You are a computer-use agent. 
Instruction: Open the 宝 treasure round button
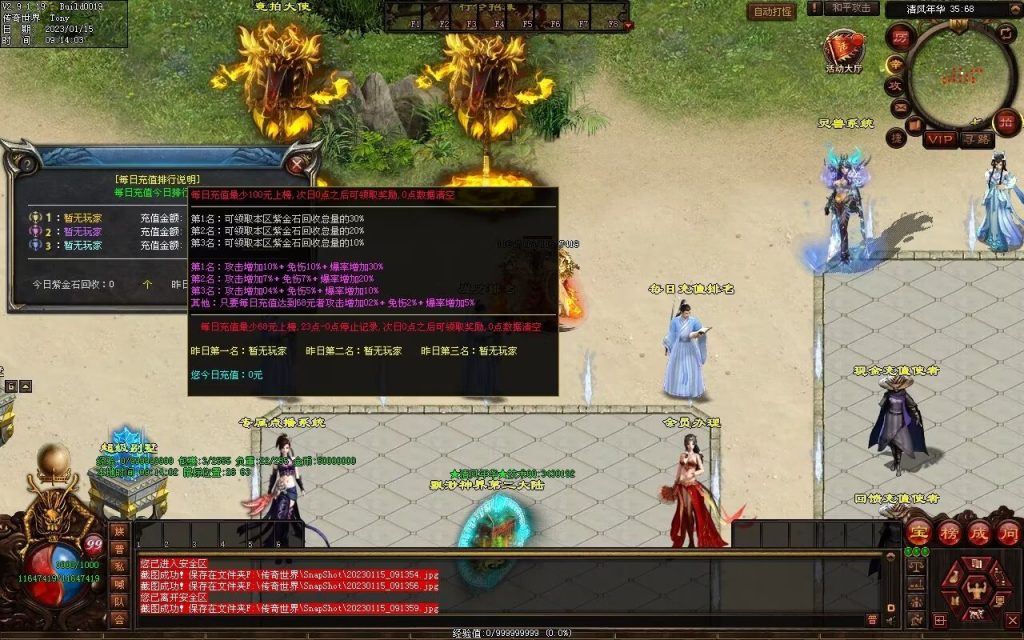coord(918,532)
